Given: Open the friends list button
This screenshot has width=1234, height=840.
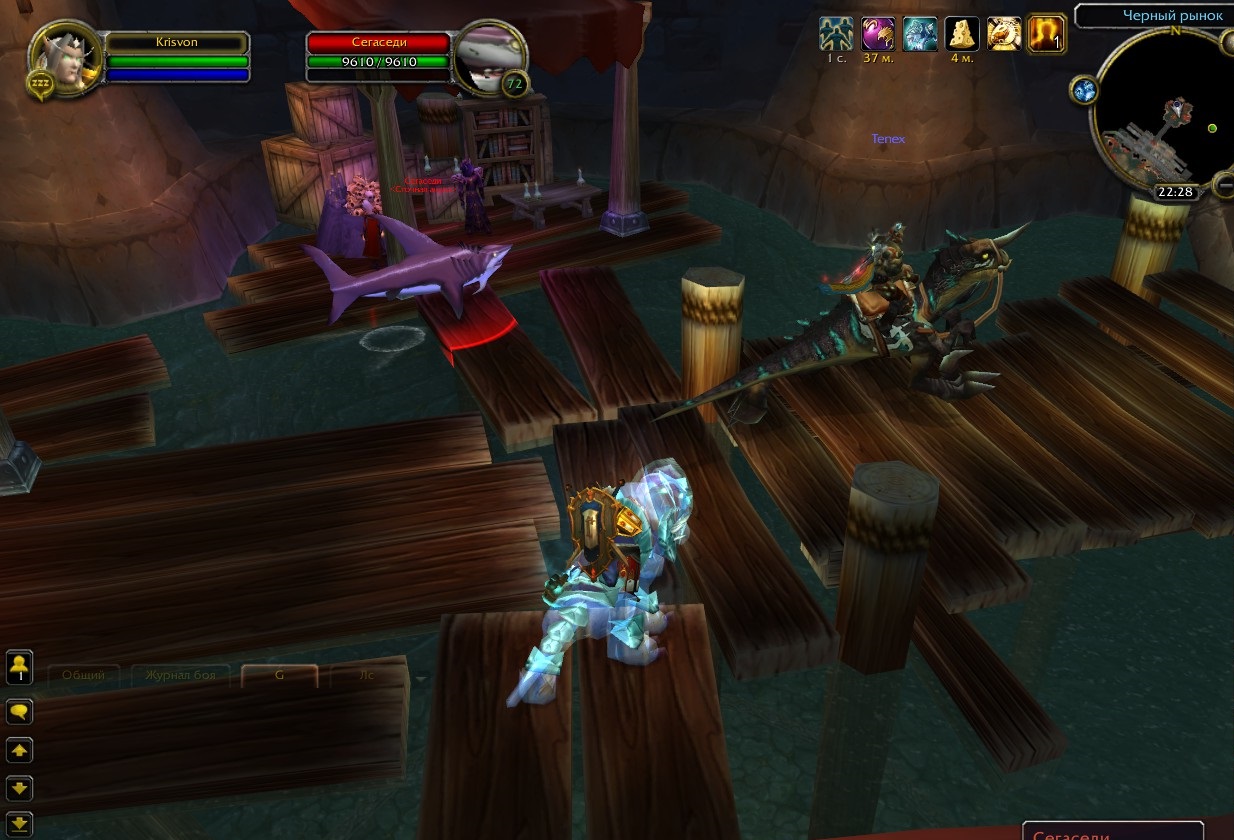Looking at the screenshot, I should pos(20,667).
